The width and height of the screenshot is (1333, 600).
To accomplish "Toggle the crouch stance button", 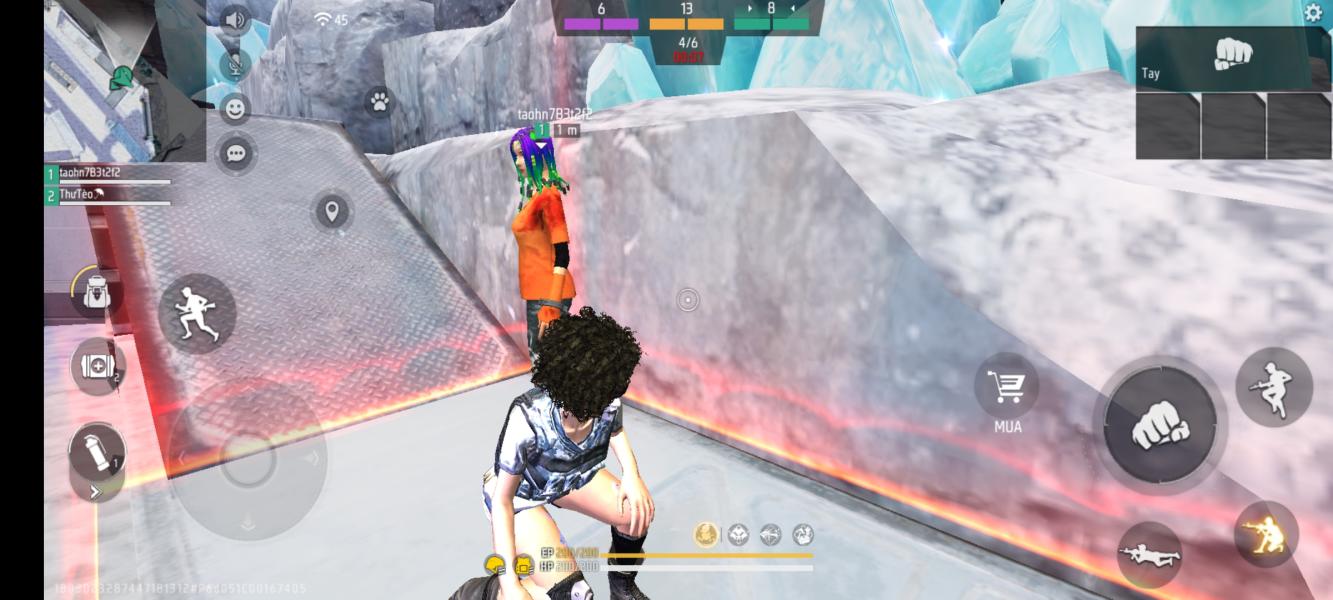I will [1266, 534].
